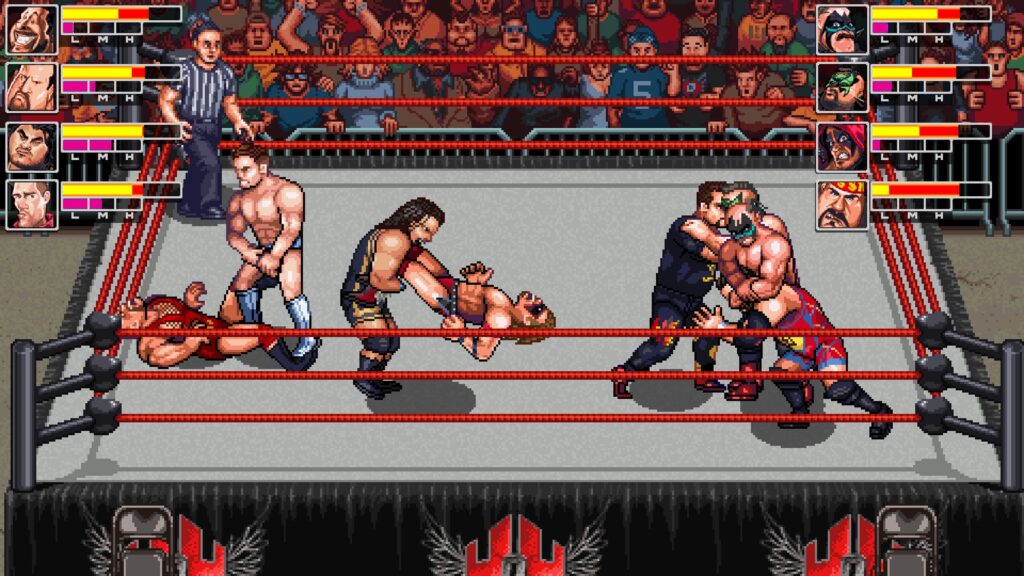Screen dimensions: 1024x576
Task: Select the red-hooded wrestler portrait
Action: pyautogui.click(x=841, y=147)
